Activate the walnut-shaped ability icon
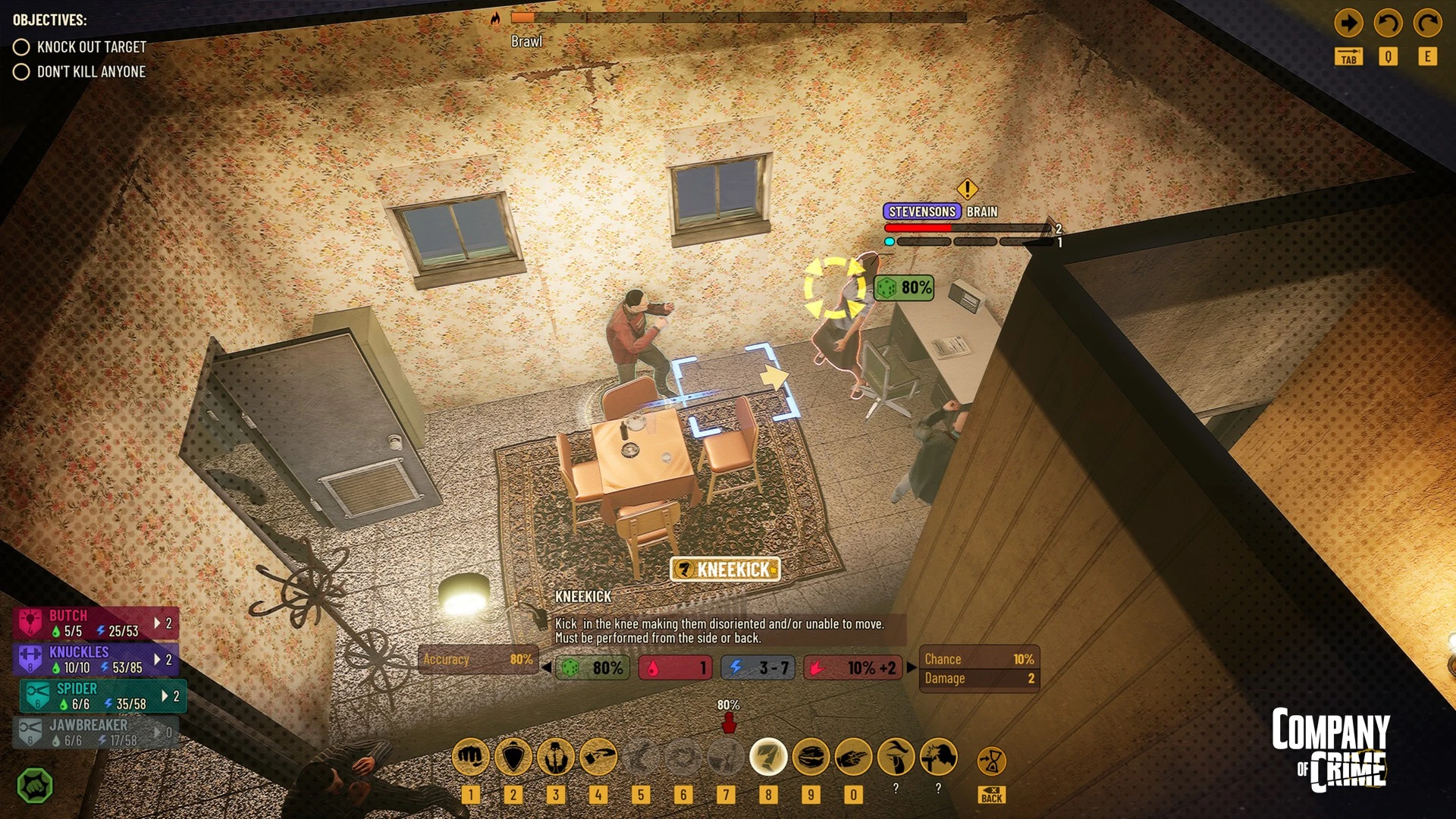This screenshot has width=1456, height=819. point(811,757)
